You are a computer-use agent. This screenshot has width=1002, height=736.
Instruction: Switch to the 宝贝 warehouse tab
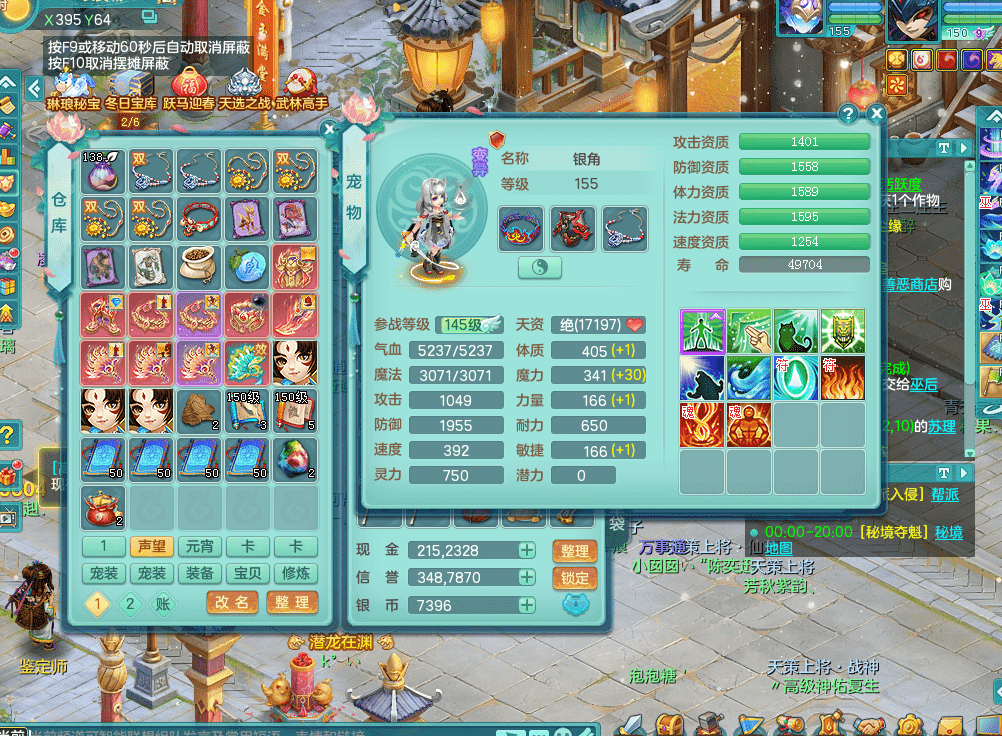pyautogui.click(x=248, y=574)
